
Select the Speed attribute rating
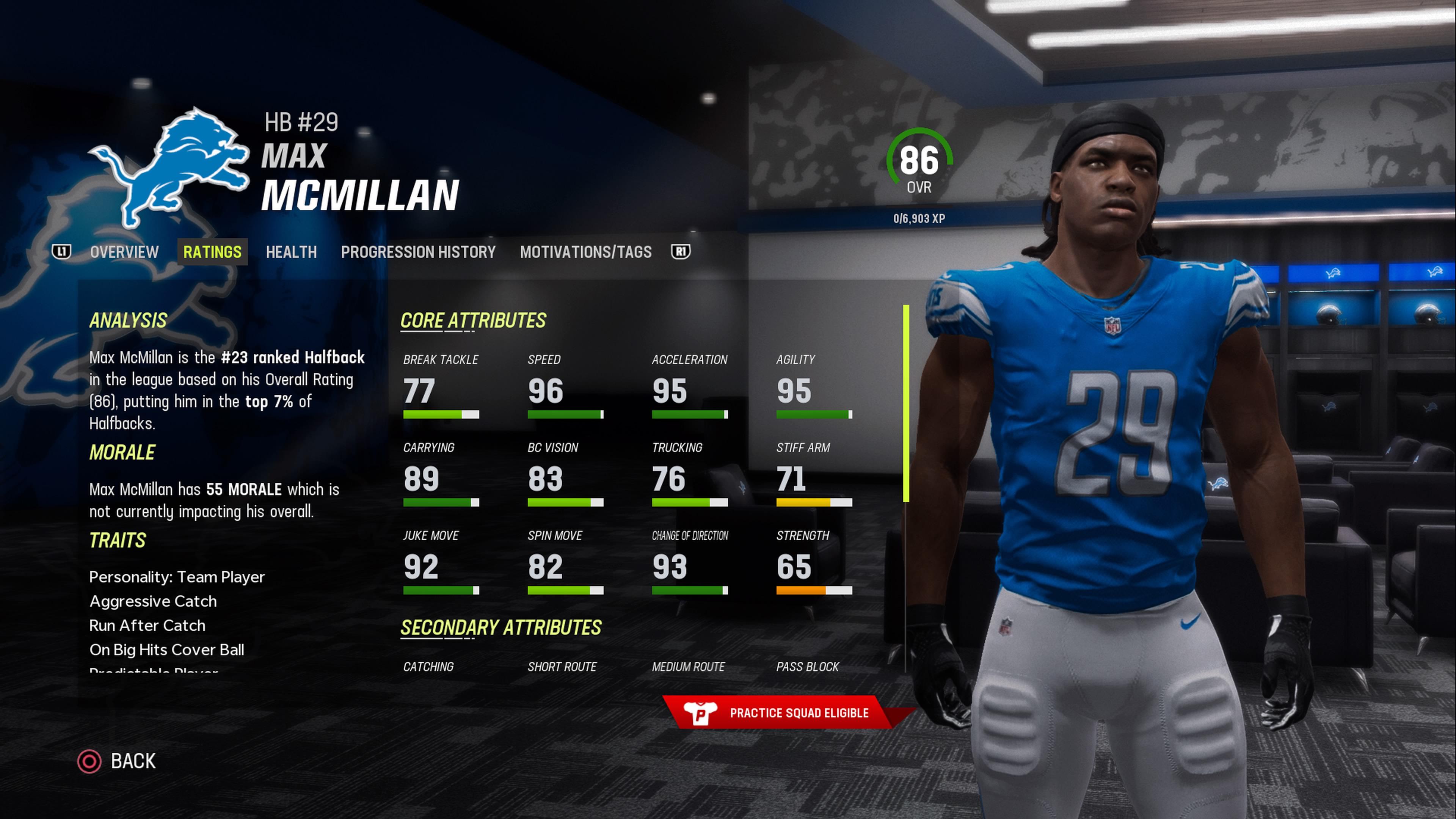point(565,390)
